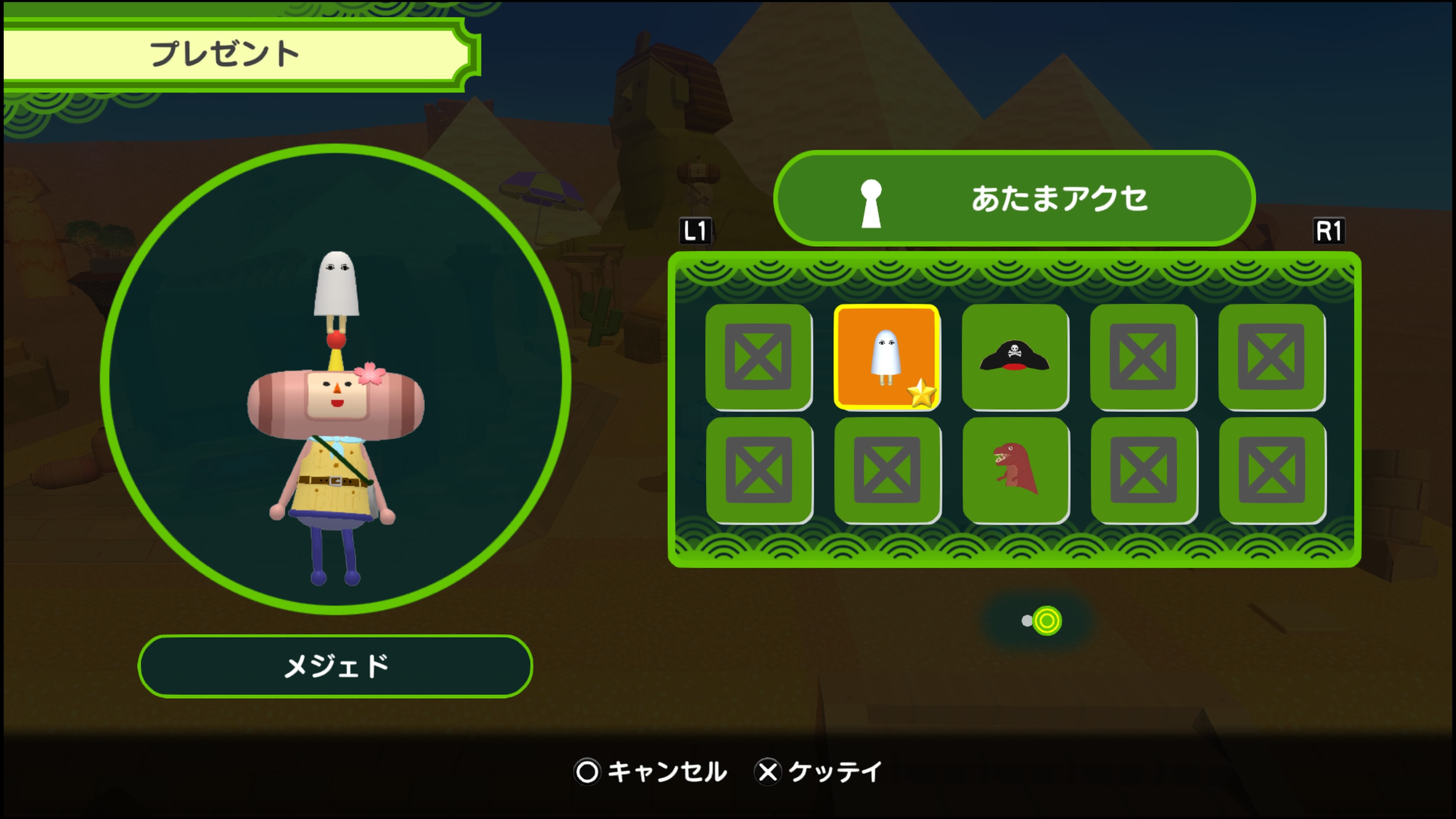Click the yellow page indicator dot
1456x819 pixels.
(x=1047, y=621)
